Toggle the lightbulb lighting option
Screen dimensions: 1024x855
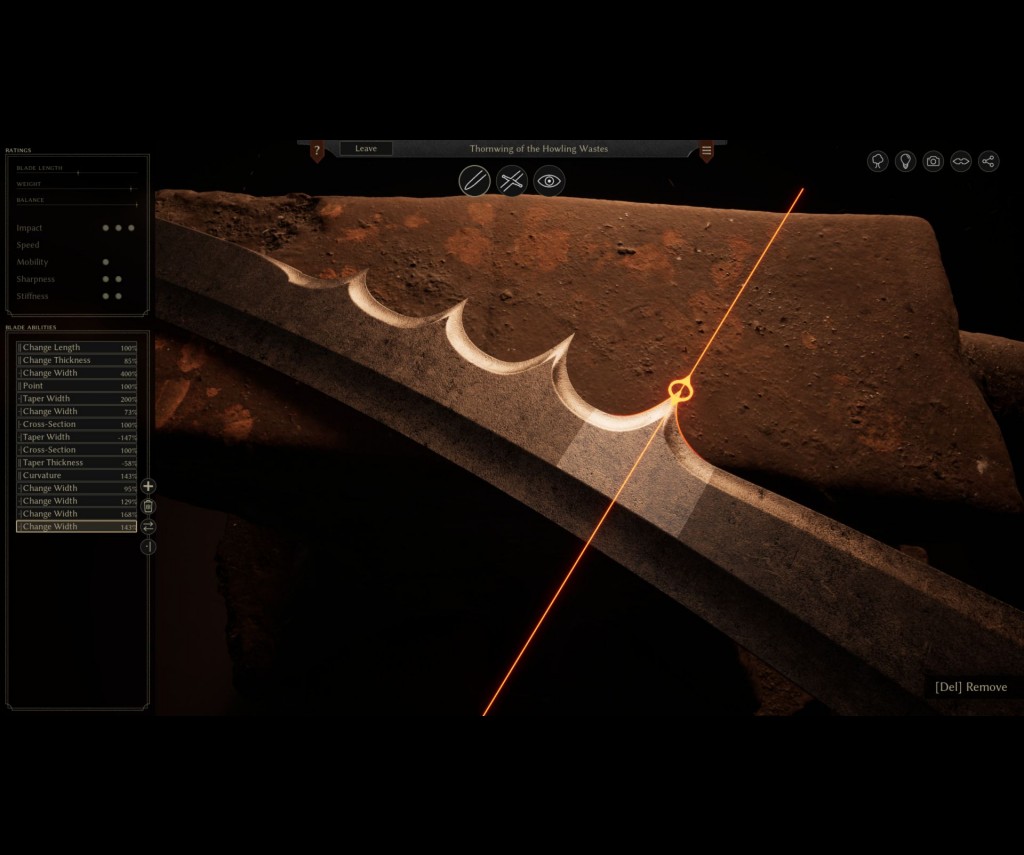tap(905, 161)
